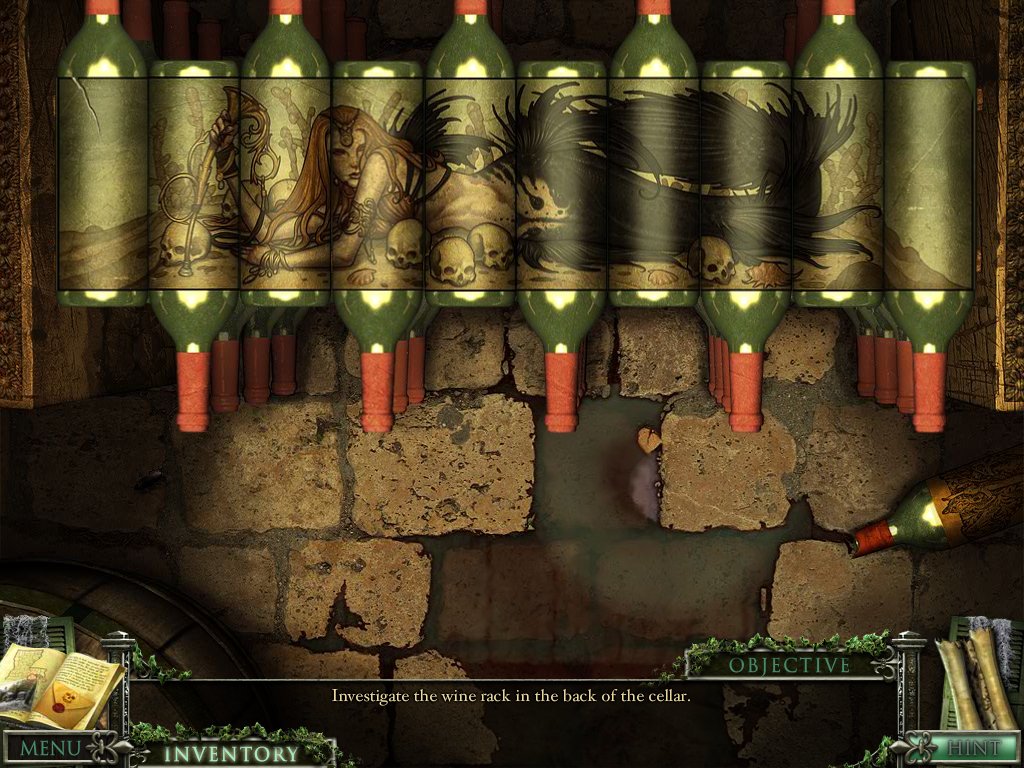
Task: Open the rolled map scrolls
Action: (974, 671)
